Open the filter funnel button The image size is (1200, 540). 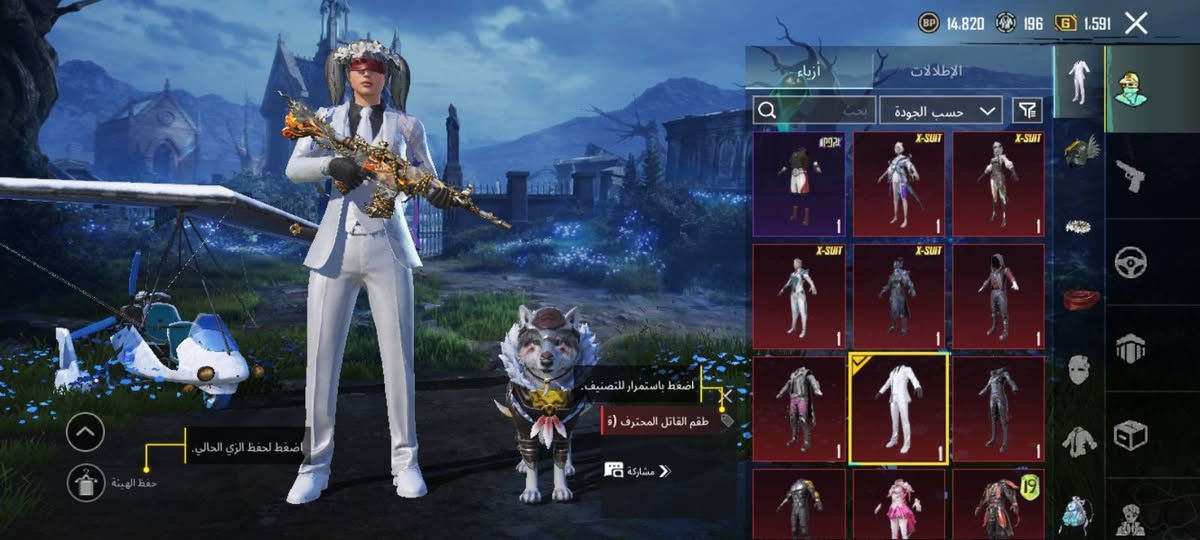[x=1027, y=110]
